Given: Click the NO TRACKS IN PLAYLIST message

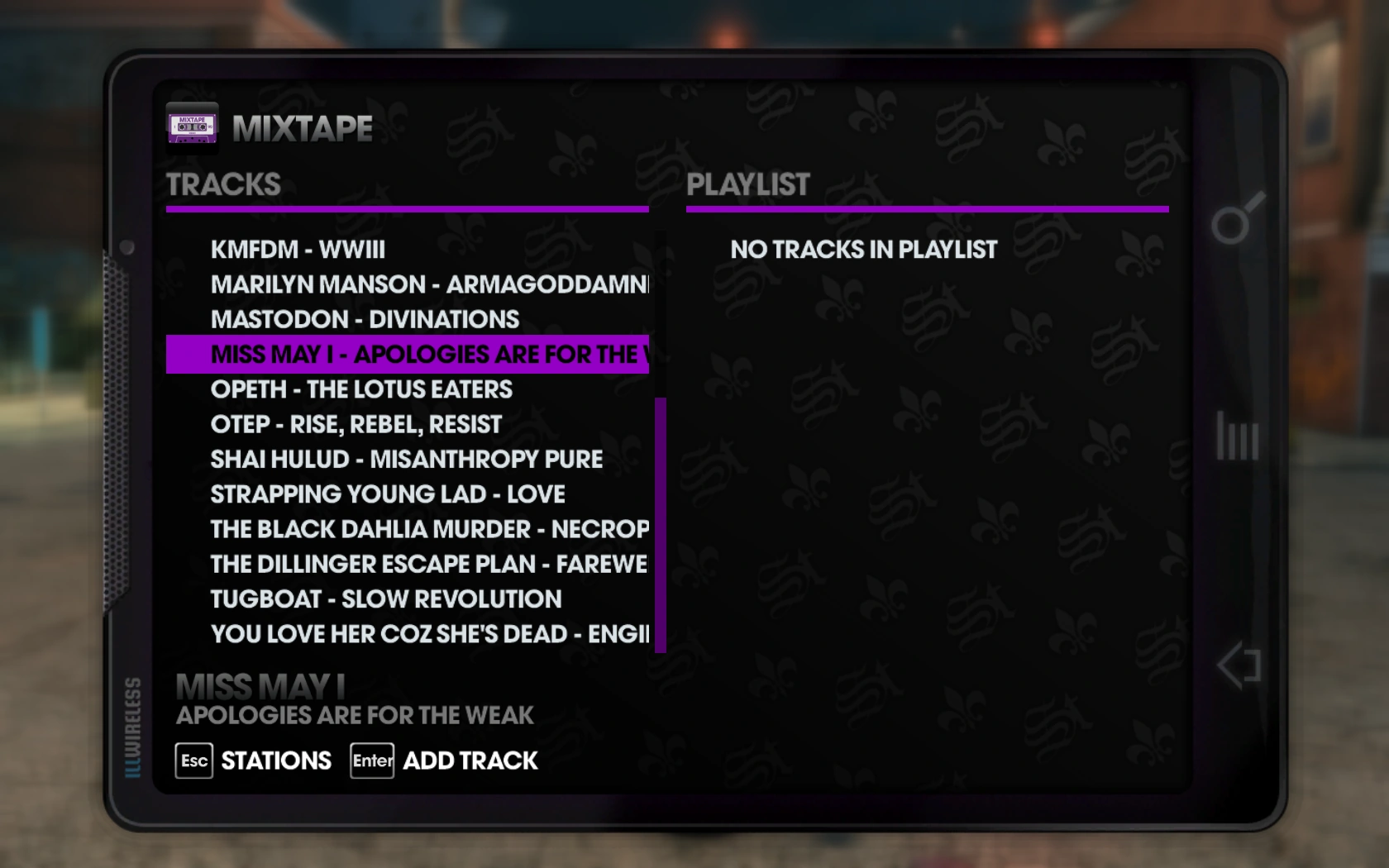Looking at the screenshot, I should (863, 250).
